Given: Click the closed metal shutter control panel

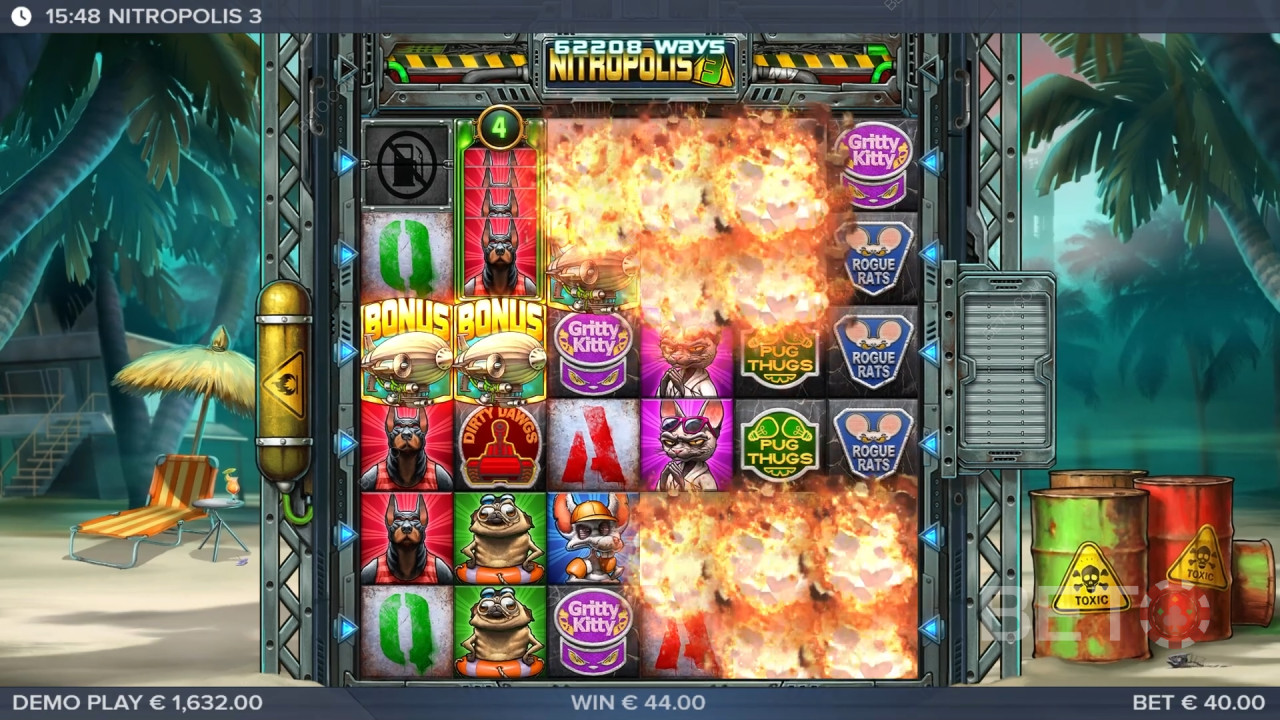Looking at the screenshot, I should pyautogui.click(x=1004, y=369).
